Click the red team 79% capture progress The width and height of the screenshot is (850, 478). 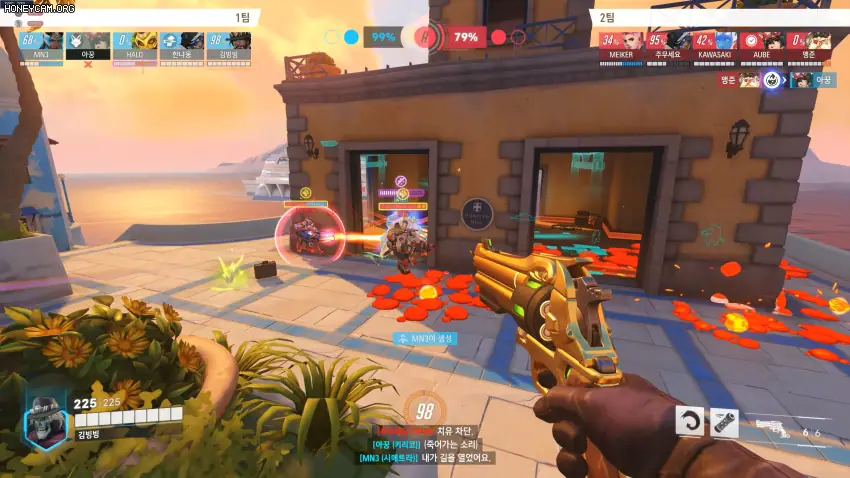(x=465, y=38)
